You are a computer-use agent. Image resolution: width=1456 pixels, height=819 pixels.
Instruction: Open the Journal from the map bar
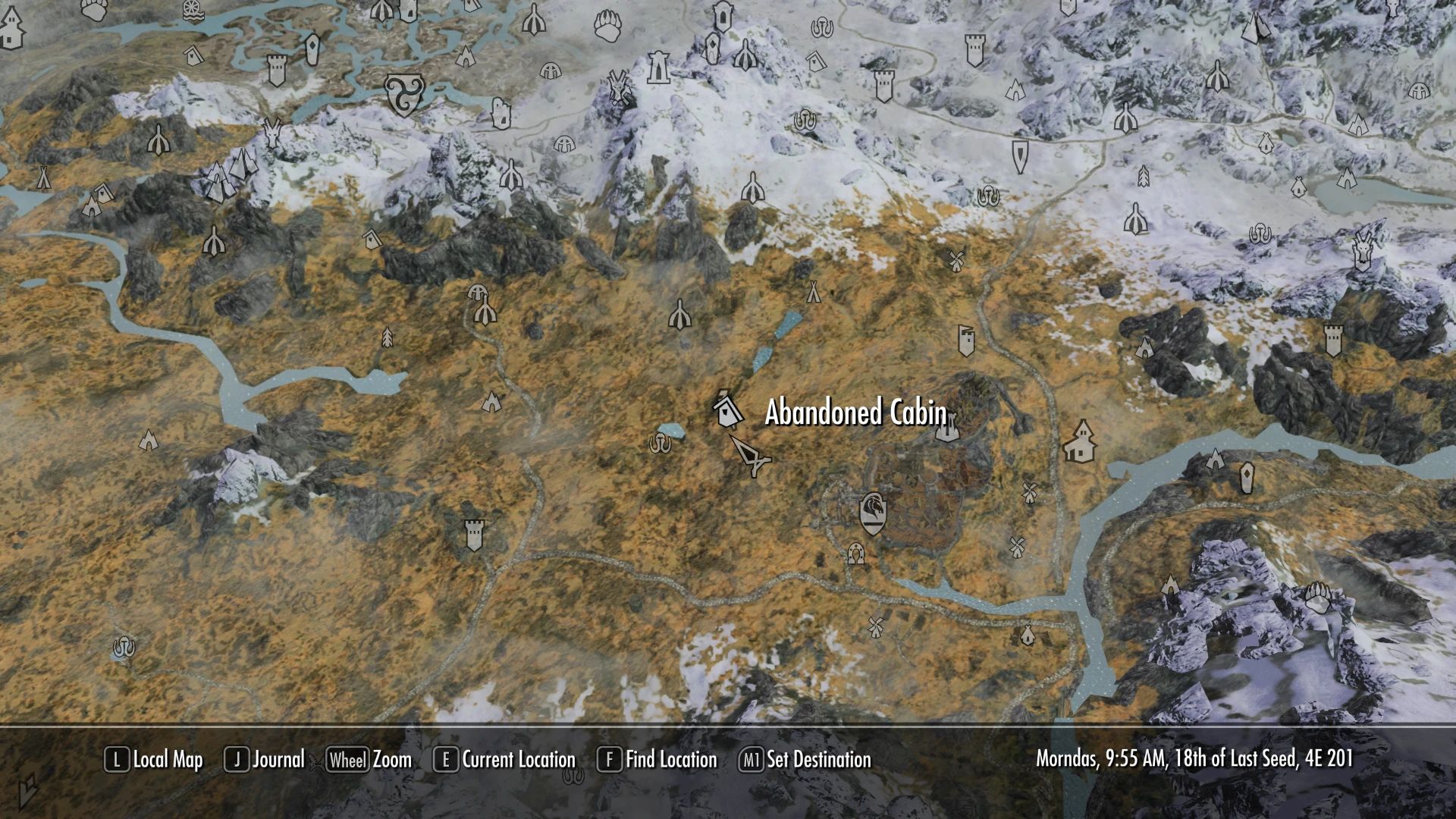pyautogui.click(x=265, y=760)
